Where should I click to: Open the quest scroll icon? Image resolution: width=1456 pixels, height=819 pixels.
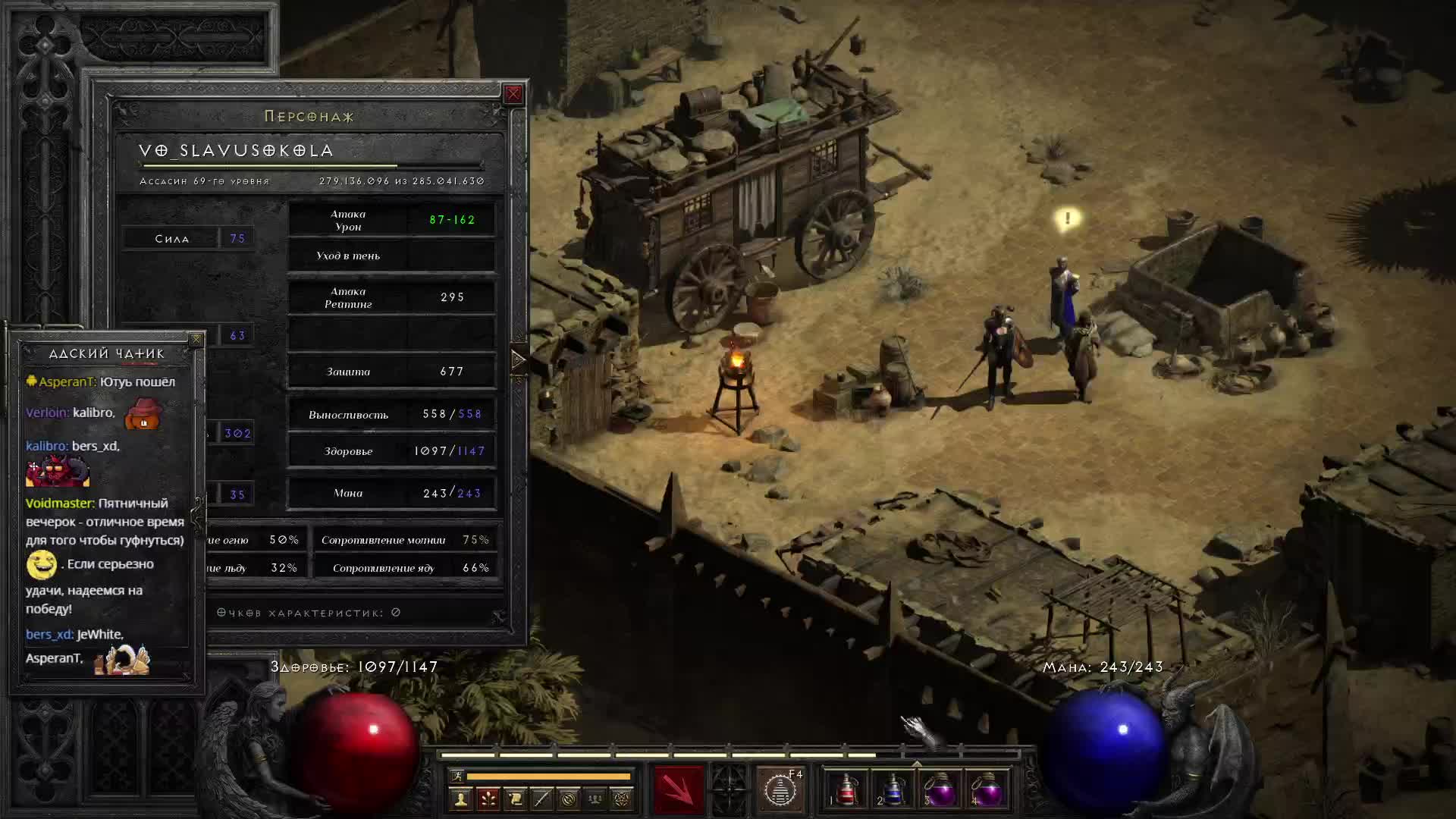tap(515, 799)
